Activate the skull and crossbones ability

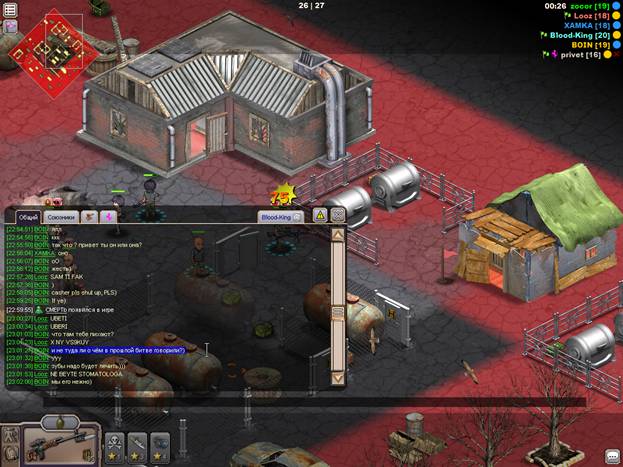[113, 443]
